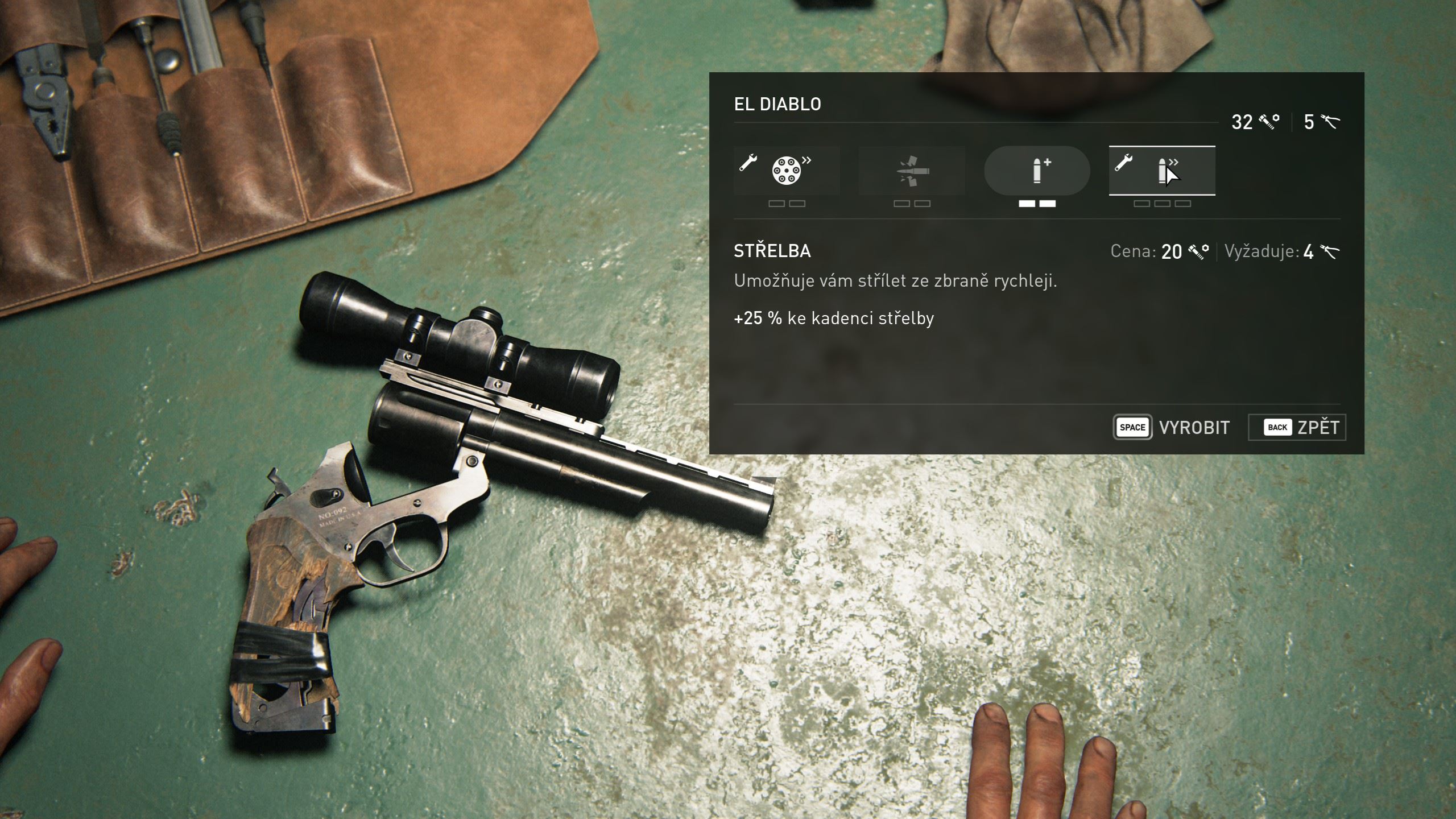This screenshot has width=1456, height=819.
Task: Select the revolver cylinder reload upgrade
Action: 787,171
